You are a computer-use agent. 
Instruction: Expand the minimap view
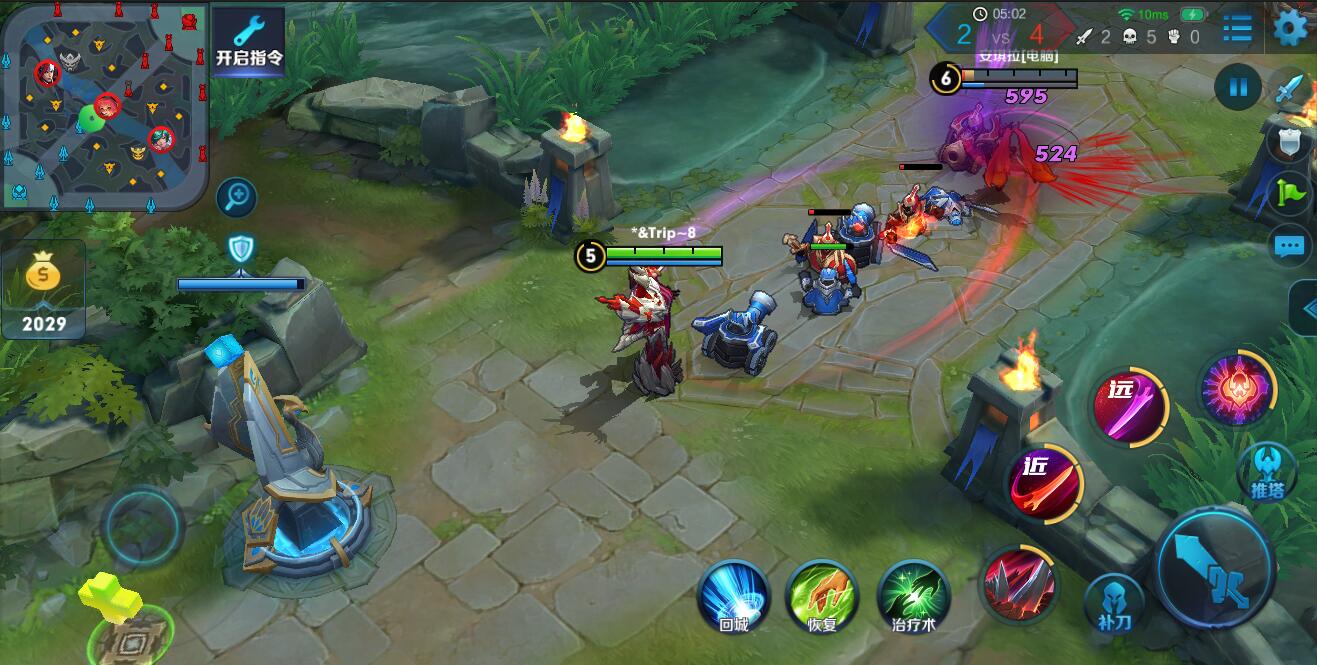click(104, 105)
